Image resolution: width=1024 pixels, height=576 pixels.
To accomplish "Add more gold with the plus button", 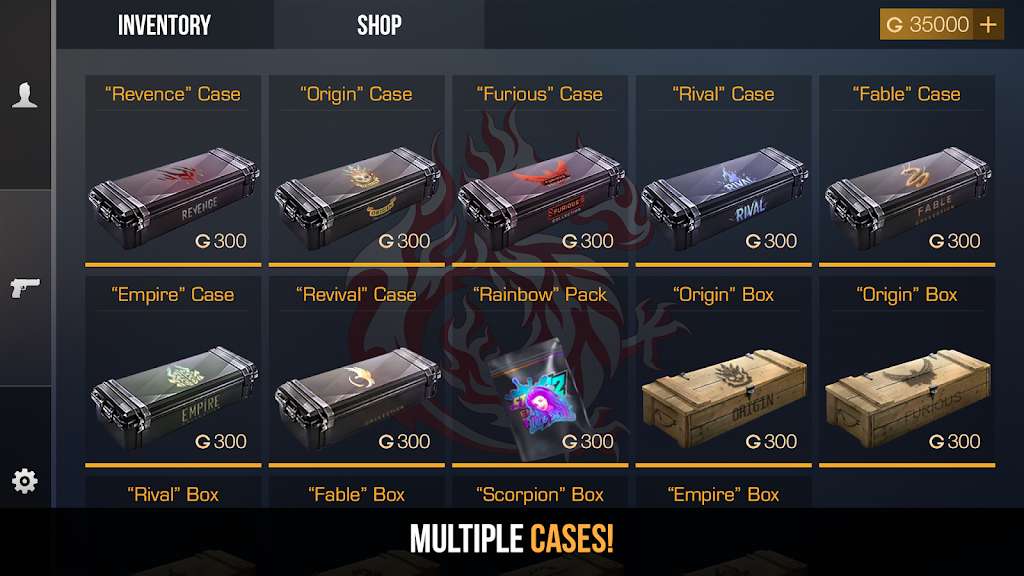I will (x=988, y=25).
